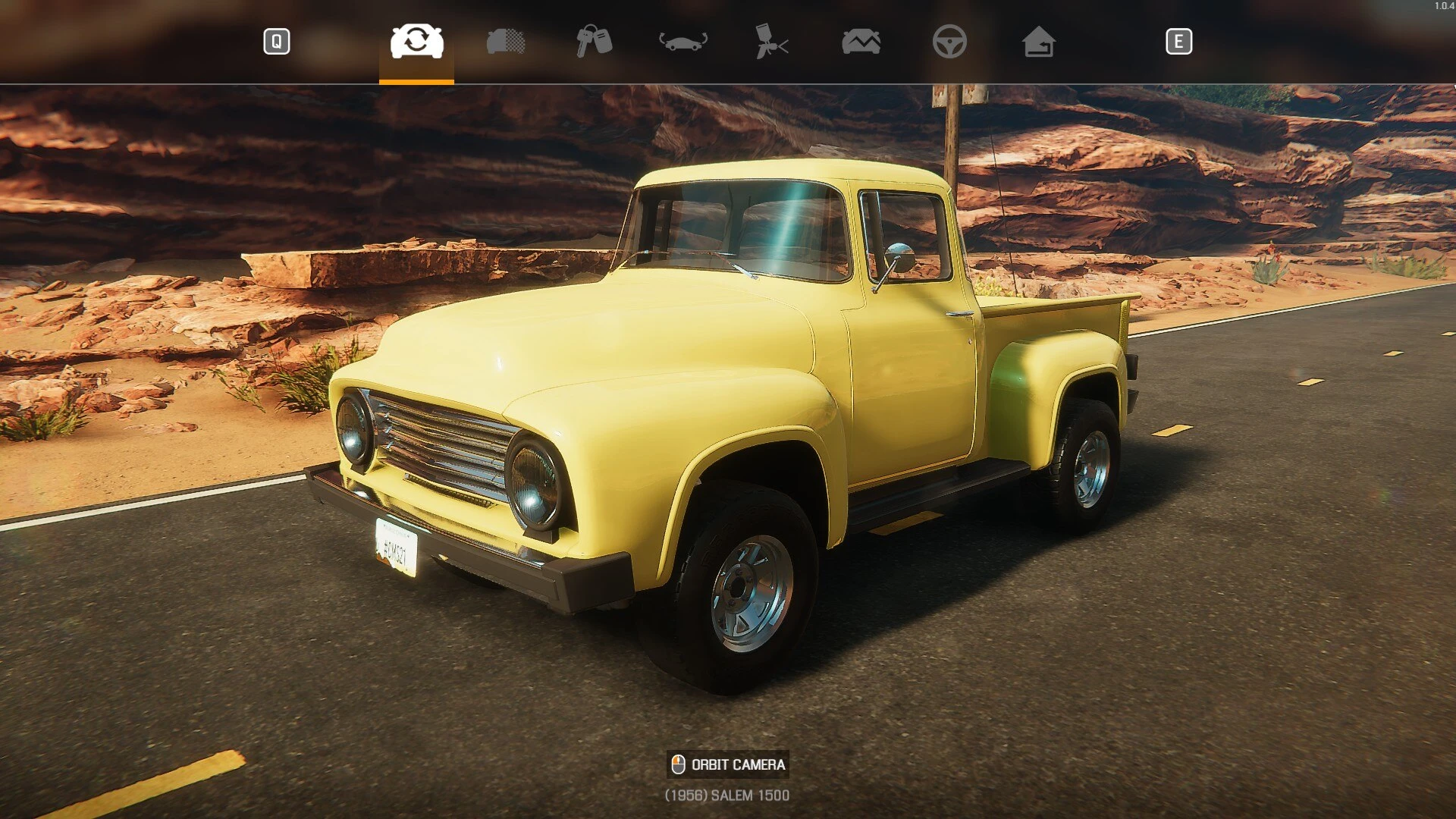Click the 1.0.4 version number

pyautogui.click(x=1442, y=5)
